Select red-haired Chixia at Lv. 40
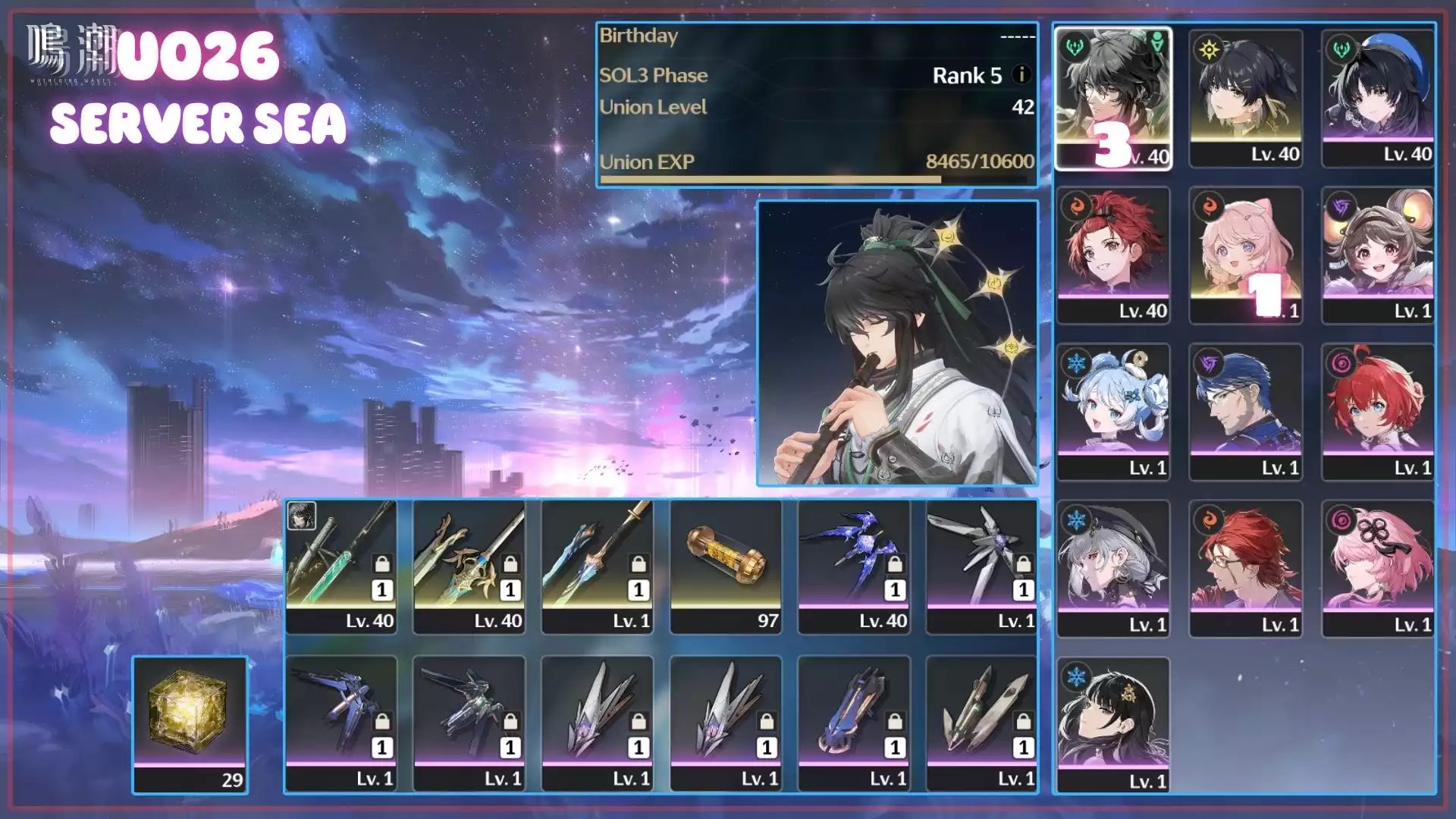This screenshot has width=1456, height=819. [x=1113, y=254]
